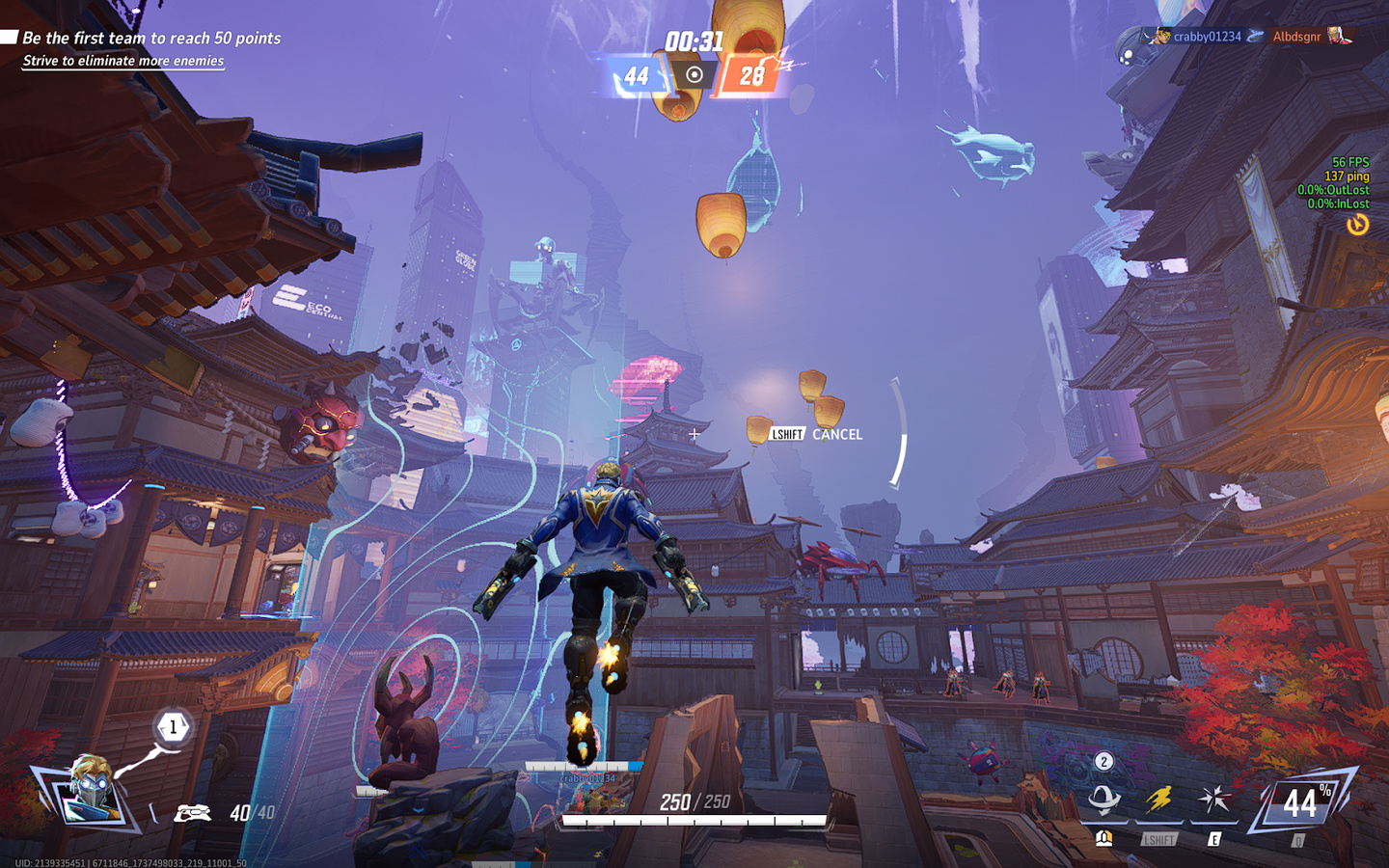Click the hexagon team-up badge numbered 1
Screen dimensions: 1389x868
tap(174, 727)
